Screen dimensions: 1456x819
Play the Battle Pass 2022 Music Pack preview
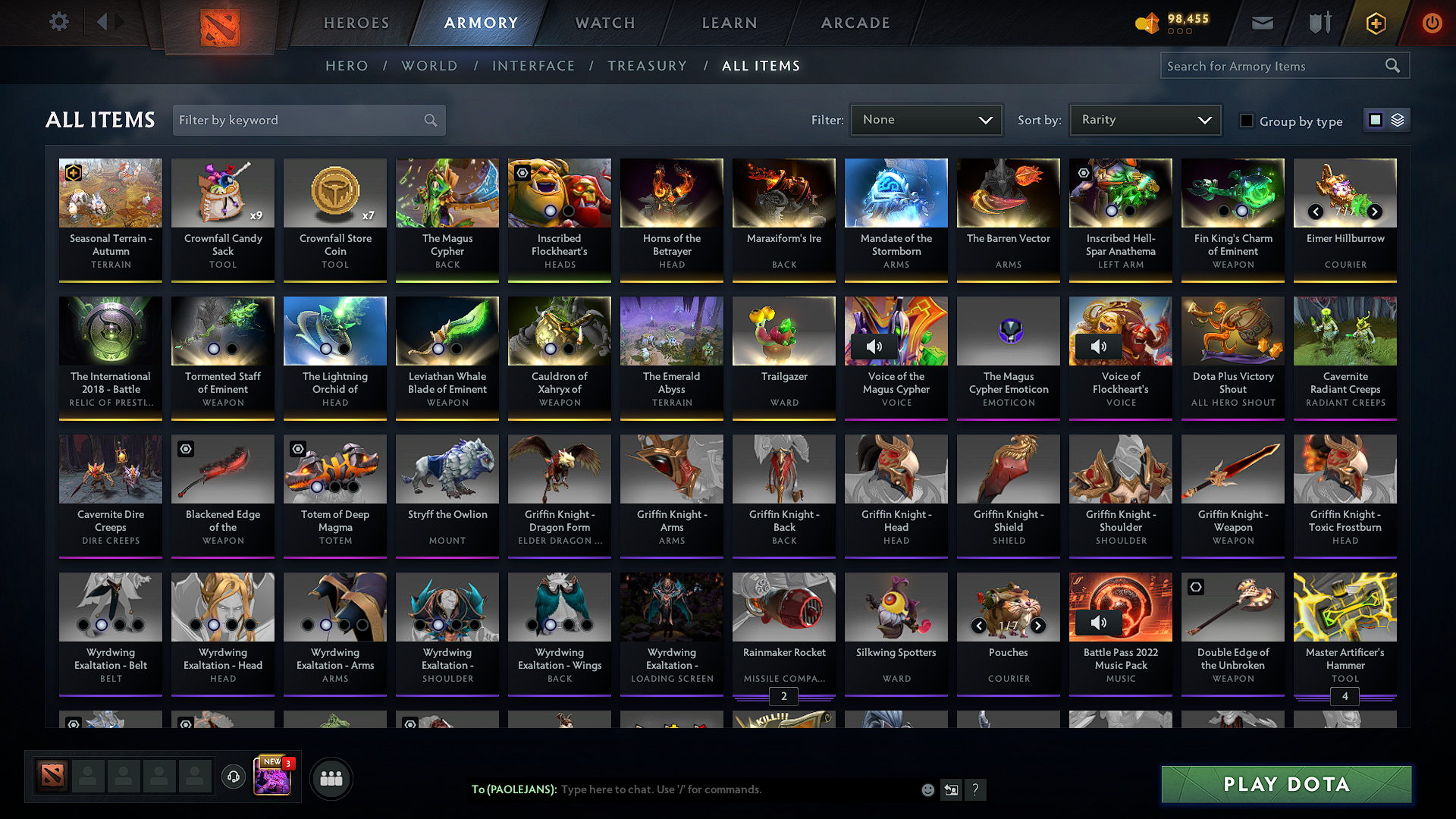coord(1099,622)
